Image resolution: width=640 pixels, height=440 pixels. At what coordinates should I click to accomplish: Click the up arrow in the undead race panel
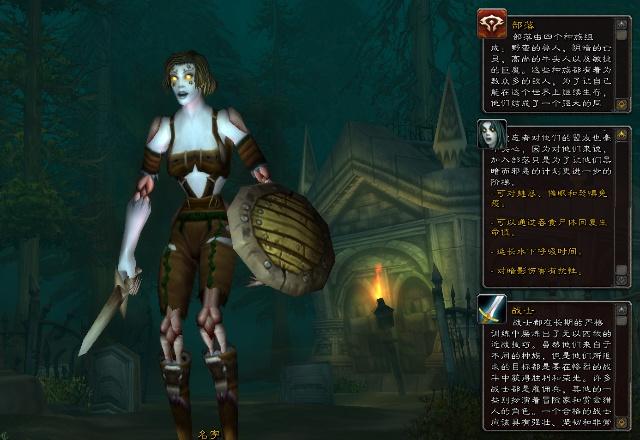(x=621, y=132)
